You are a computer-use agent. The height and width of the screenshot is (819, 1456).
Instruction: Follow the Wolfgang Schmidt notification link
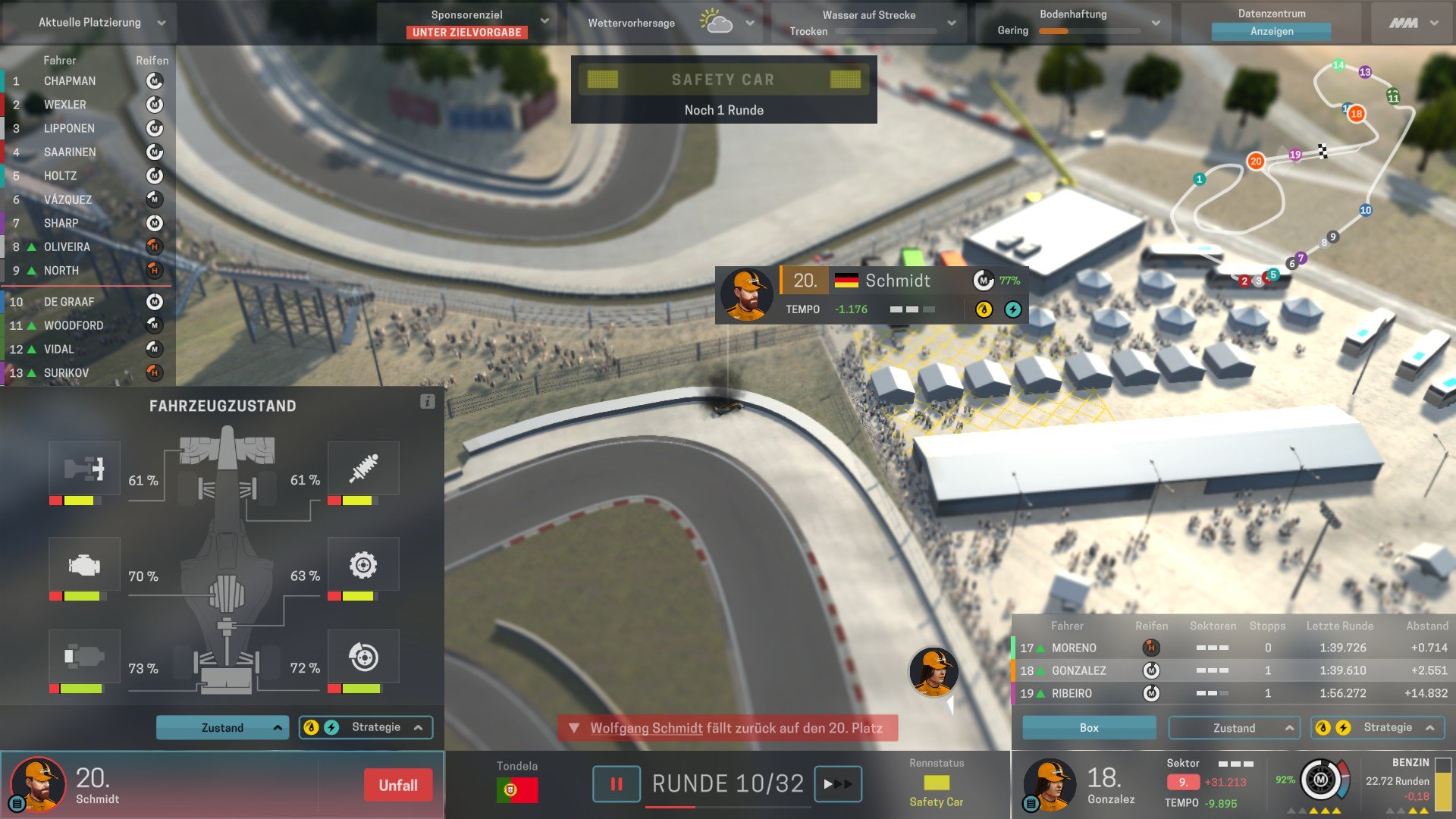click(x=646, y=729)
